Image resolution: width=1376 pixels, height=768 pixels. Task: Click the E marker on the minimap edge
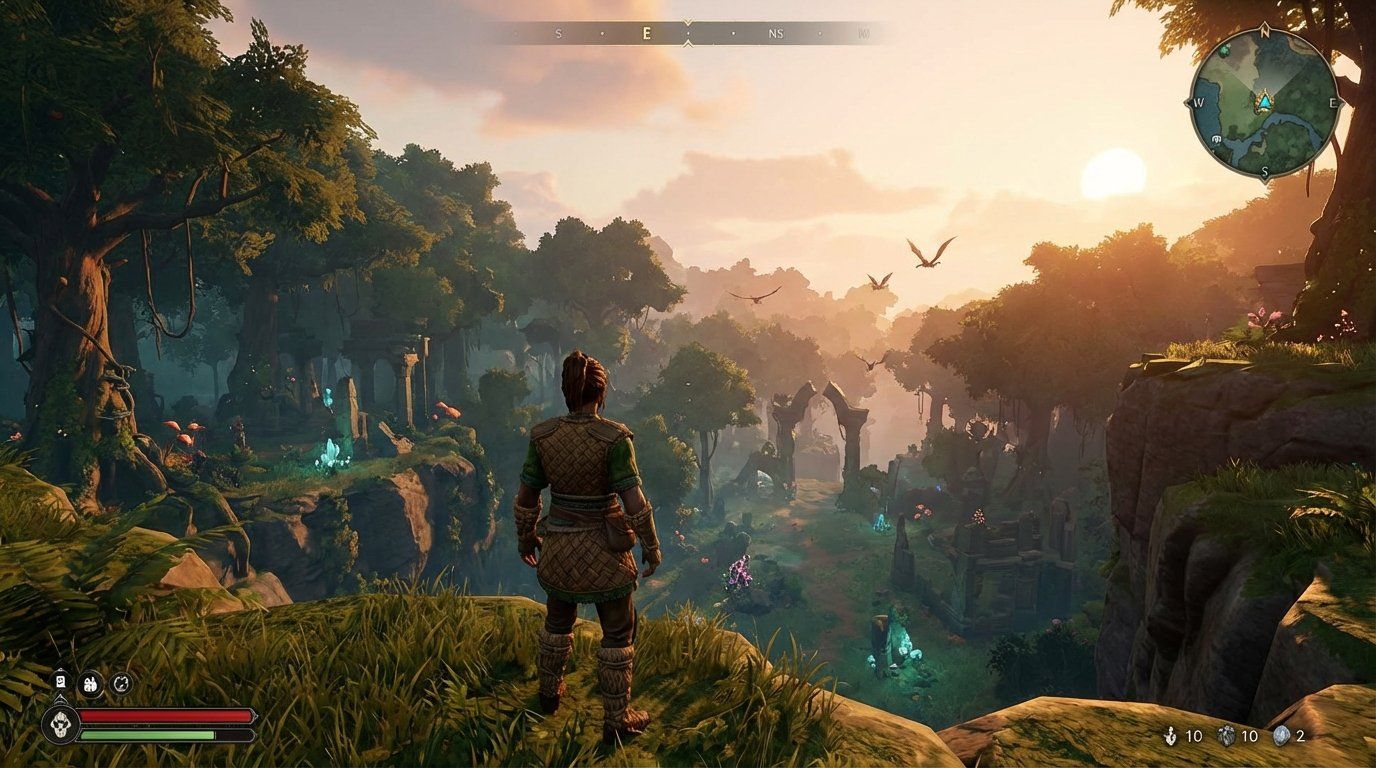click(x=1332, y=102)
